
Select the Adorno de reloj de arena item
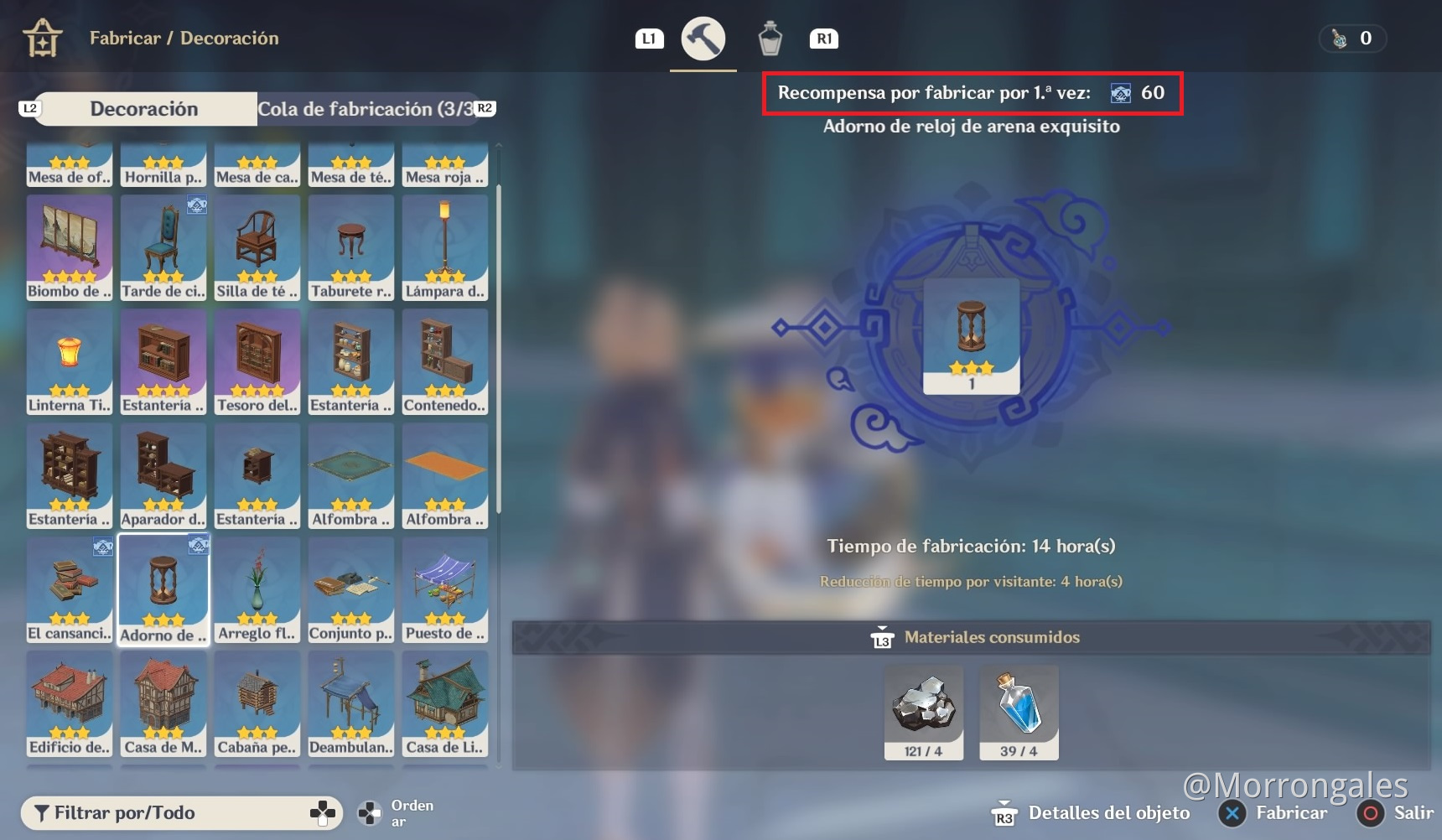163,589
